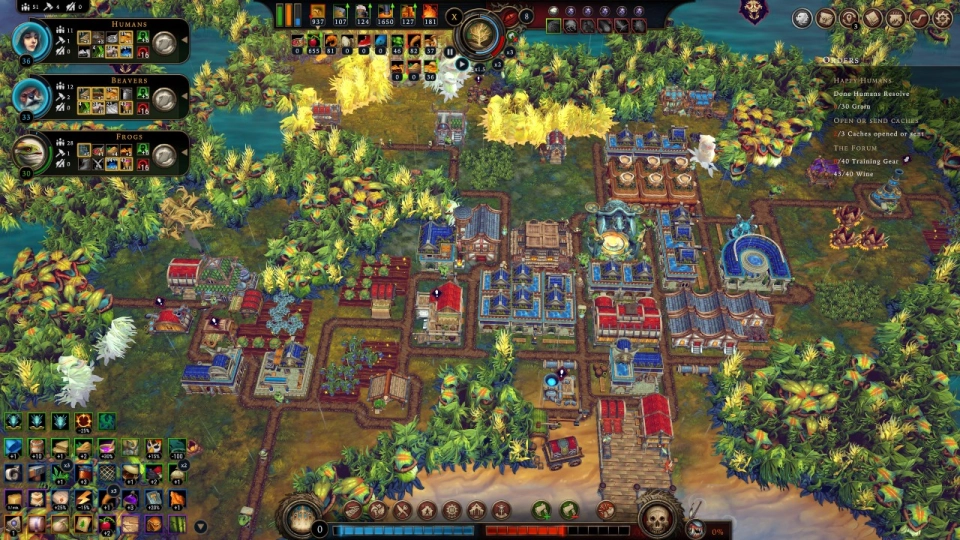This screenshot has height=540, width=960.
Task: Open the settings gear menu
Action: coord(941,18)
